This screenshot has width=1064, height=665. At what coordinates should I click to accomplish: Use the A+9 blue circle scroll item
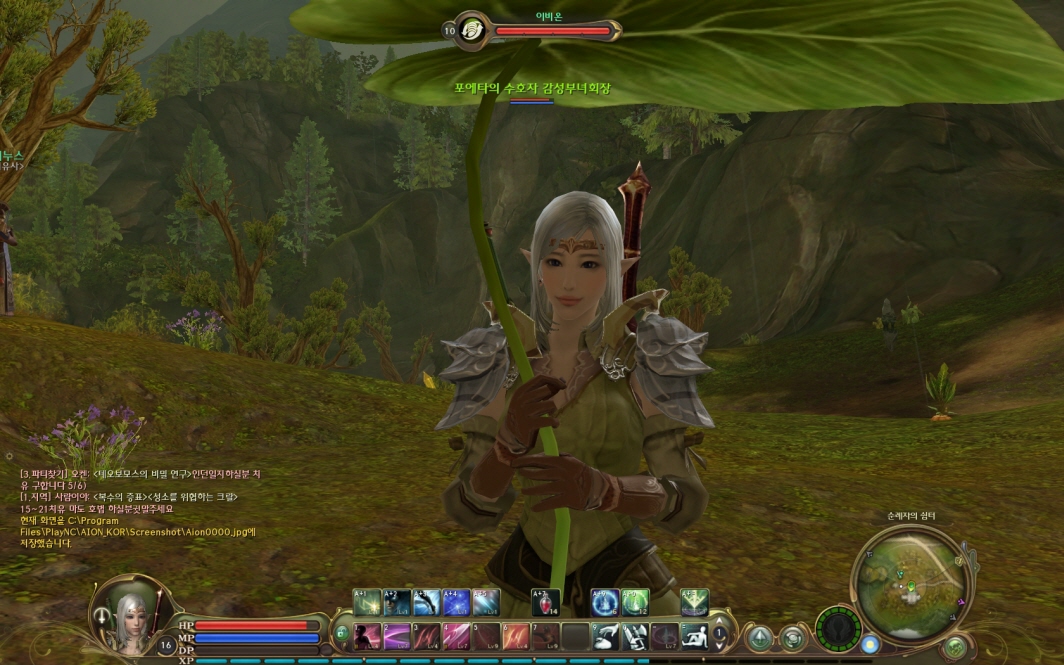tap(605, 602)
